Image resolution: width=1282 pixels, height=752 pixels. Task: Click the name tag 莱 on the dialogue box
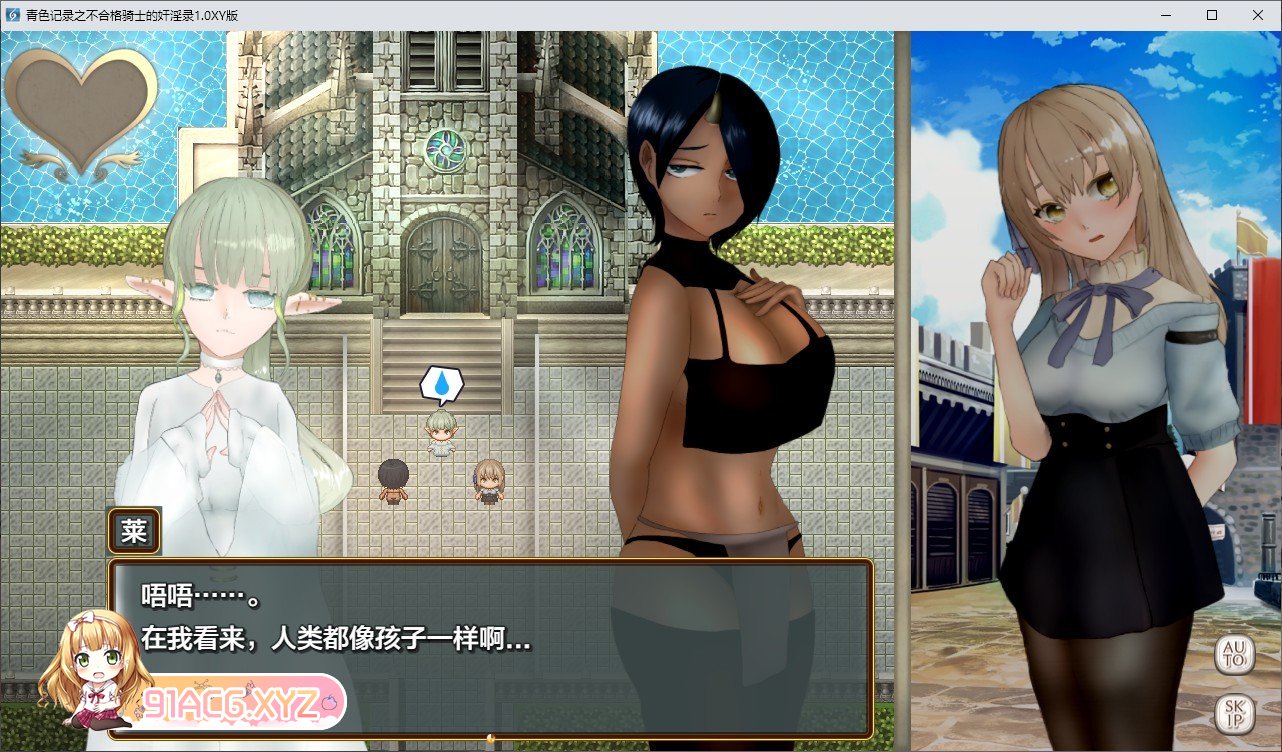tap(133, 530)
